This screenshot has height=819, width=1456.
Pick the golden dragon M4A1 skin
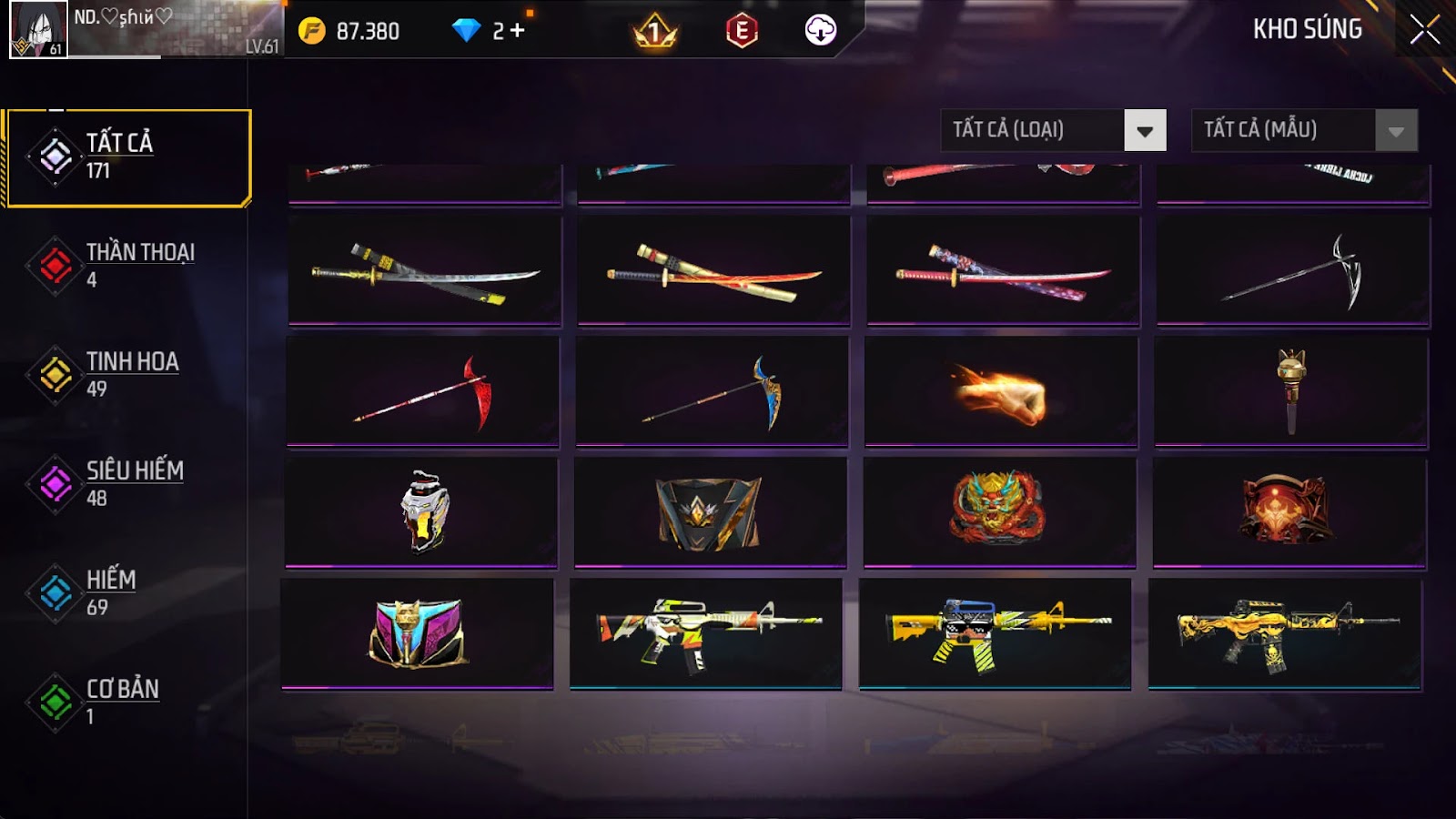pyautogui.click(x=1284, y=633)
